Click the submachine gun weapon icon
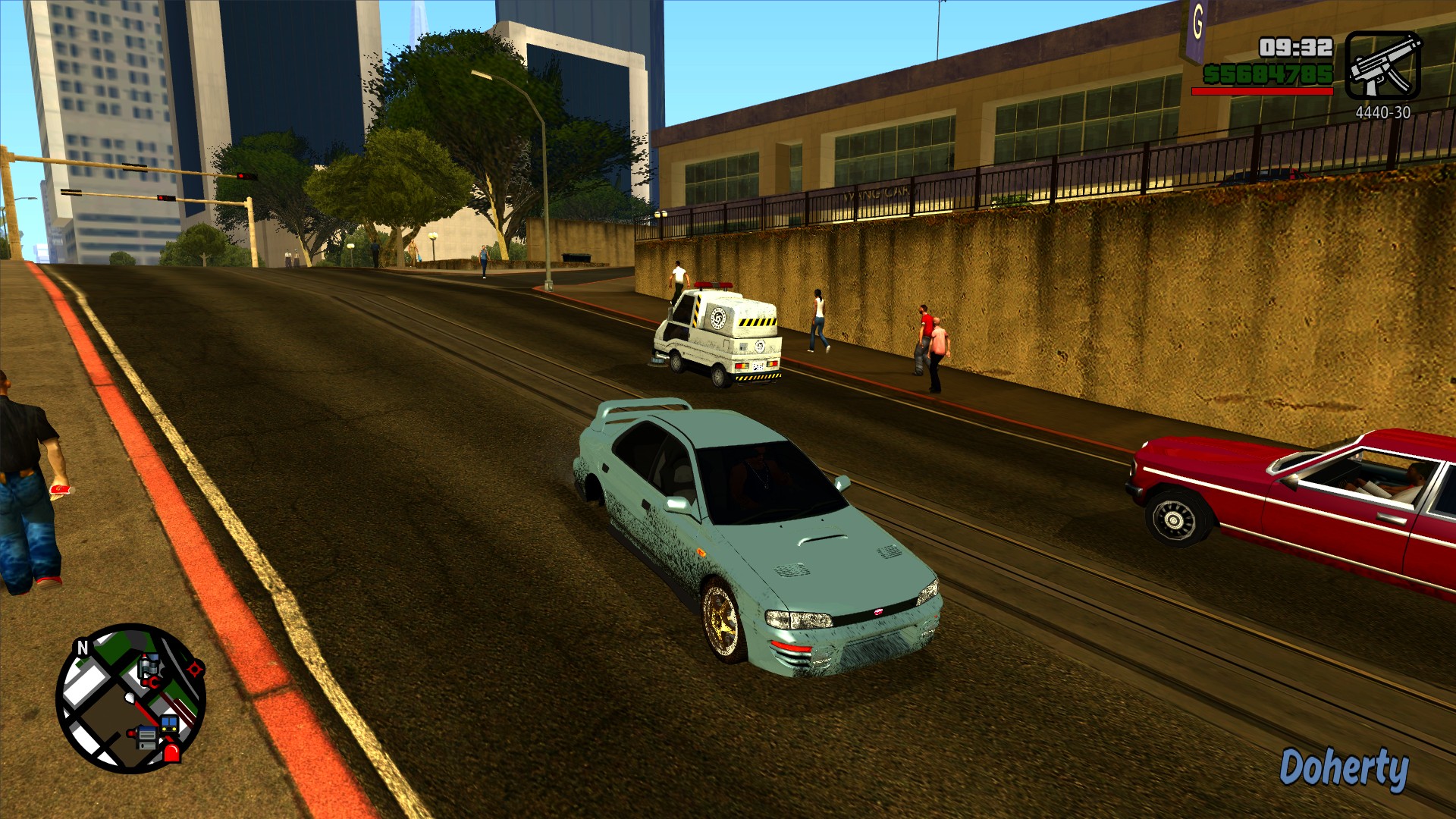The height and width of the screenshot is (819, 1456). (x=1382, y=65)
